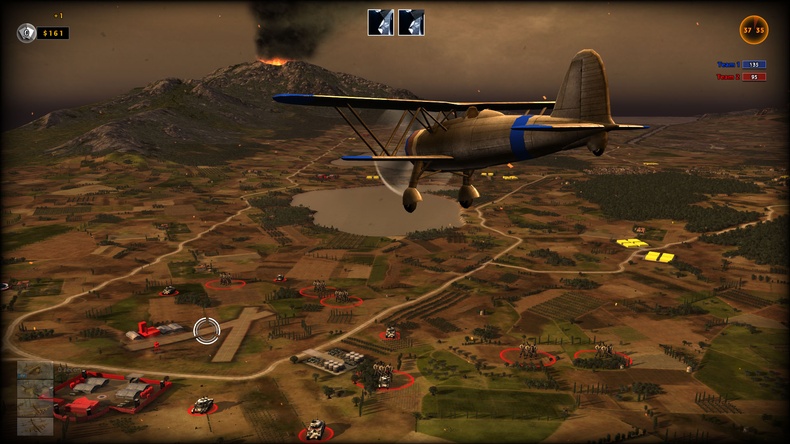Click the silver badge icon beside the $161 funds

[x=27, y=33]
